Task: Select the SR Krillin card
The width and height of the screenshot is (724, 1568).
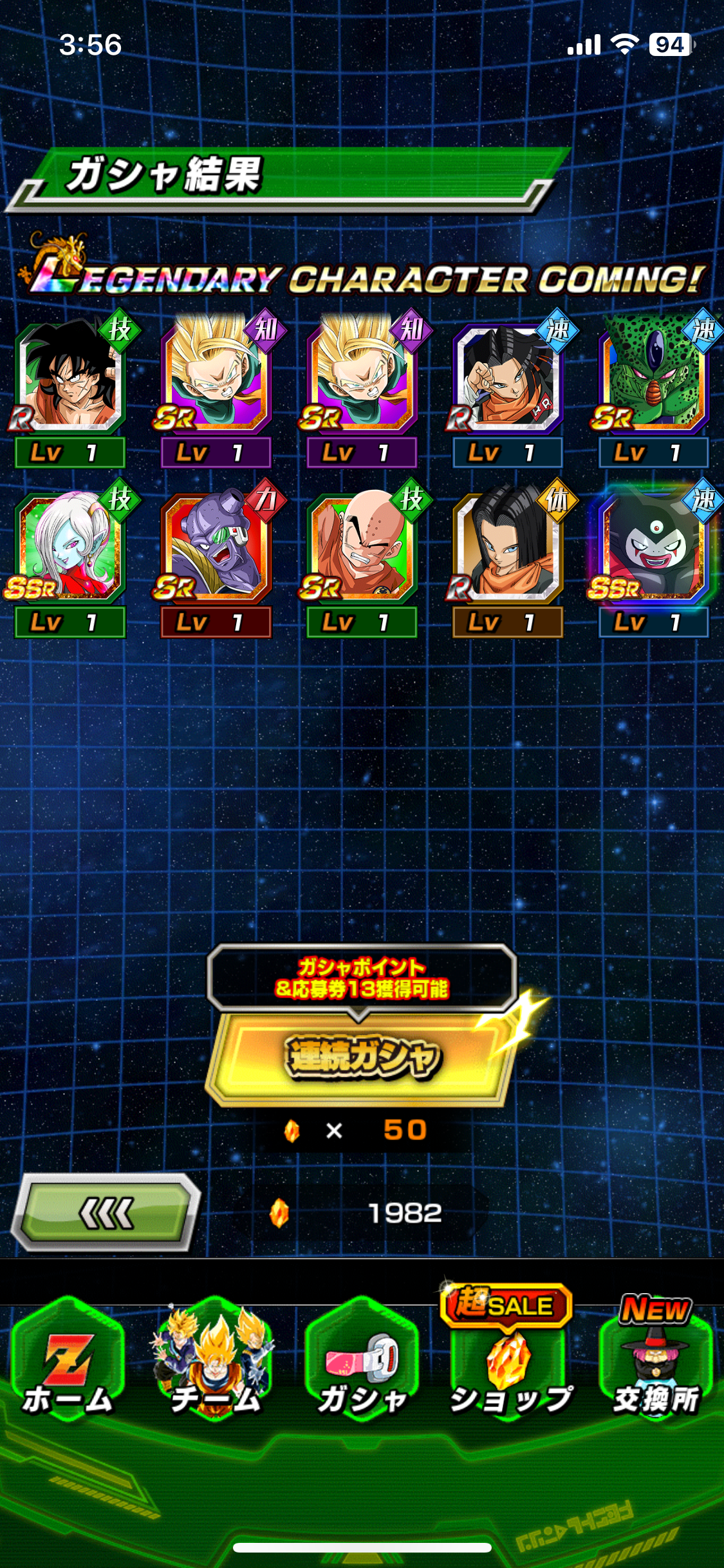Action: tap(362, 548)
